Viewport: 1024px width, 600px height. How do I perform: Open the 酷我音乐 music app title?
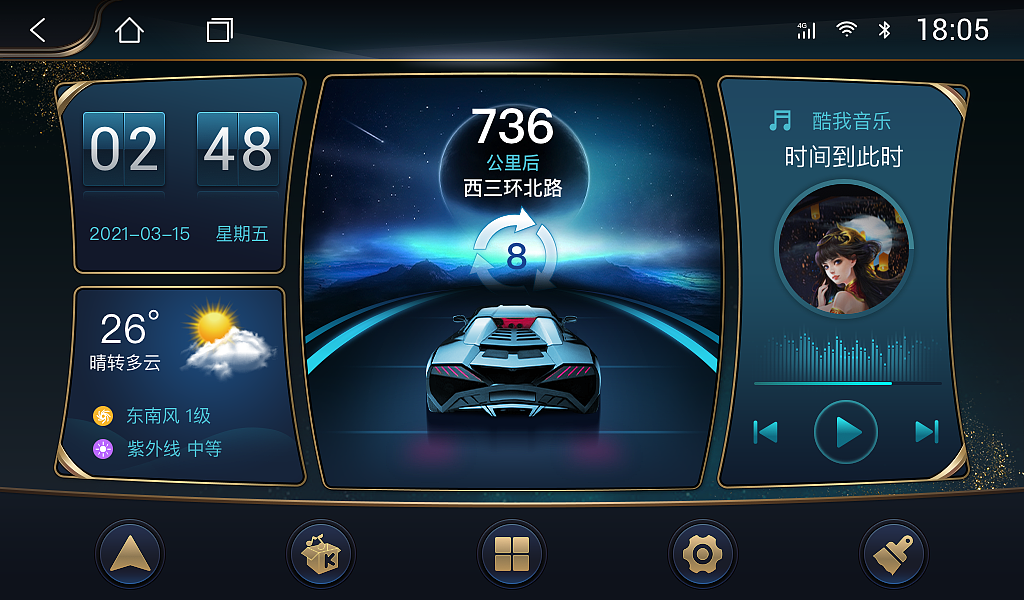(850, 122)
